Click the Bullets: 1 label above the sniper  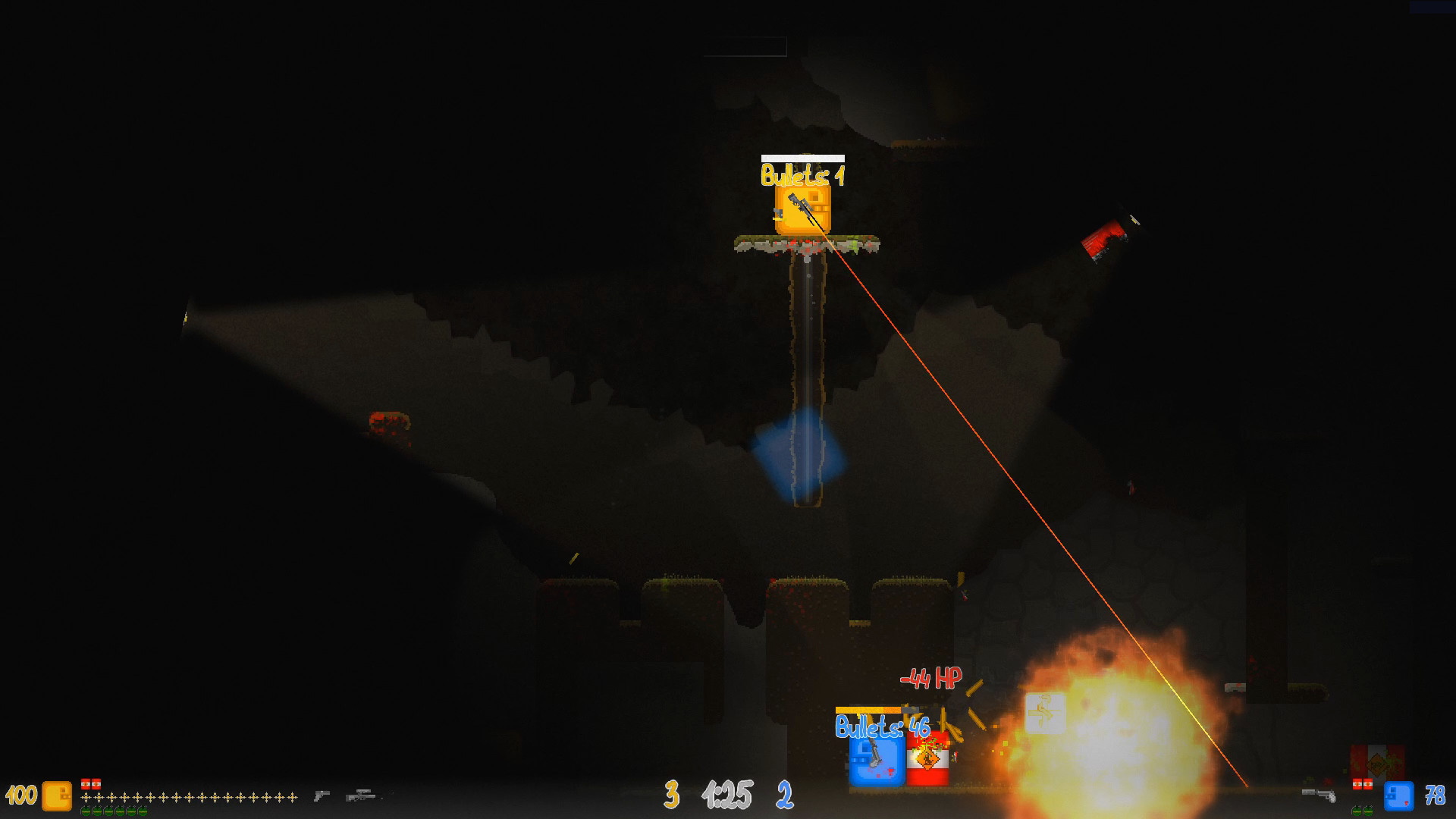[803, 177]
